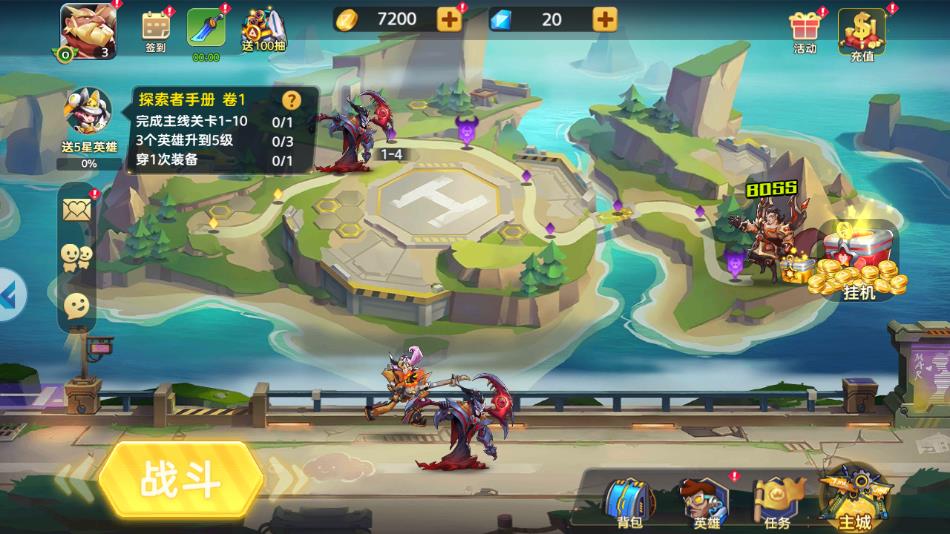The image size is (950, 534).
Task: Open the chat smiley bubble
Action: tap(77, 305)
